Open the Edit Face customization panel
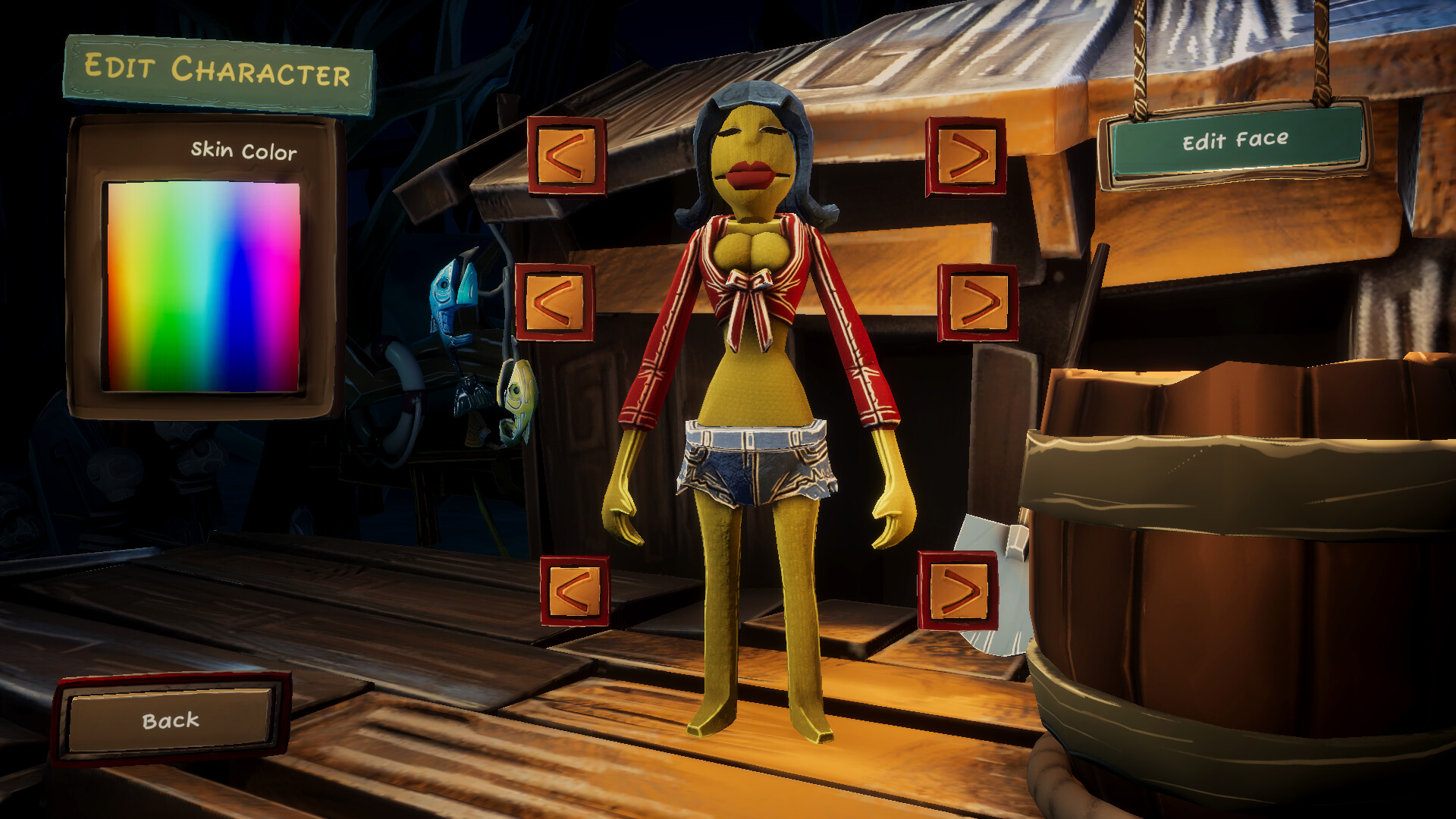 [1234, 140]
